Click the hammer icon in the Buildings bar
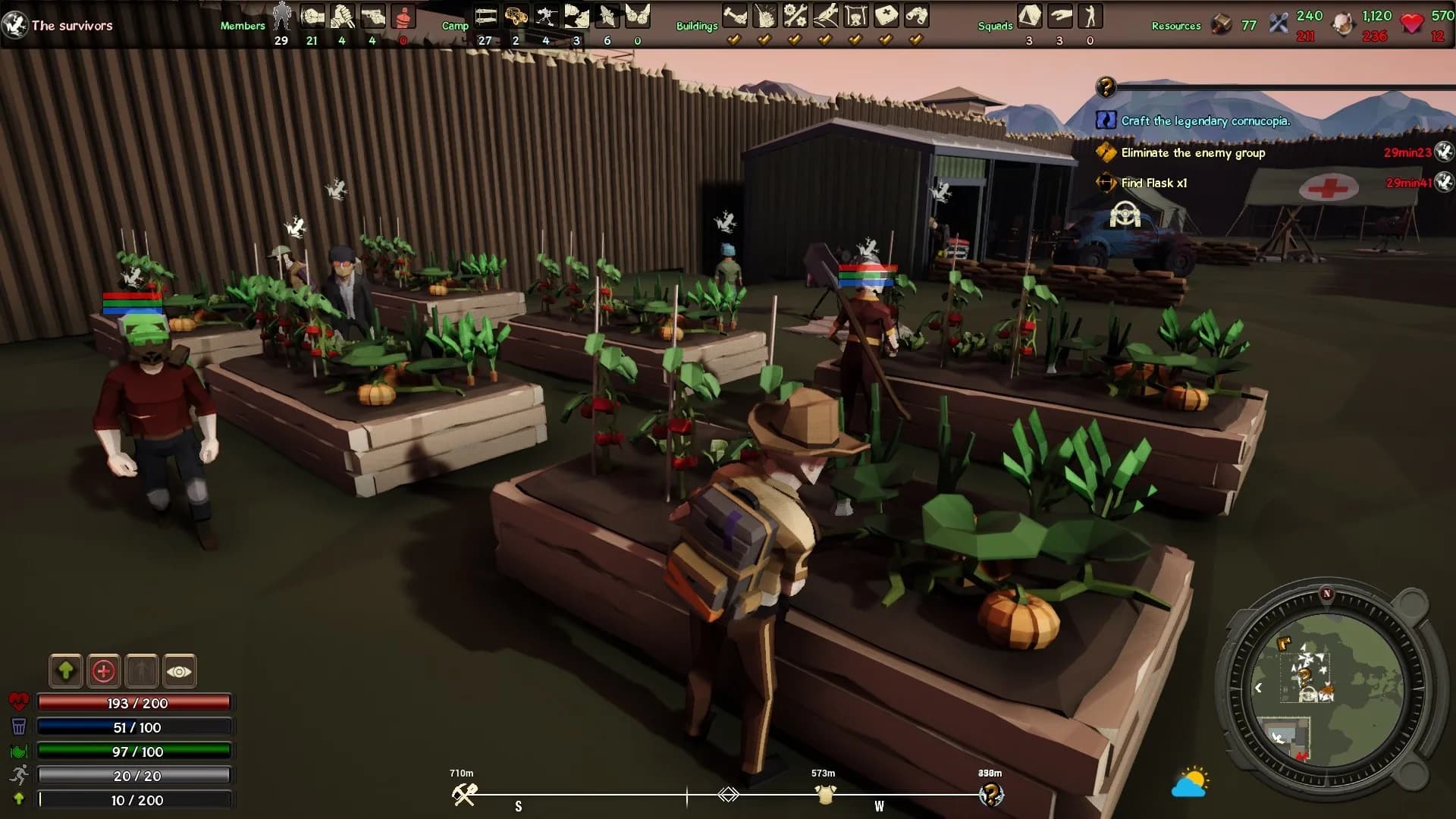 pos(734,14)
